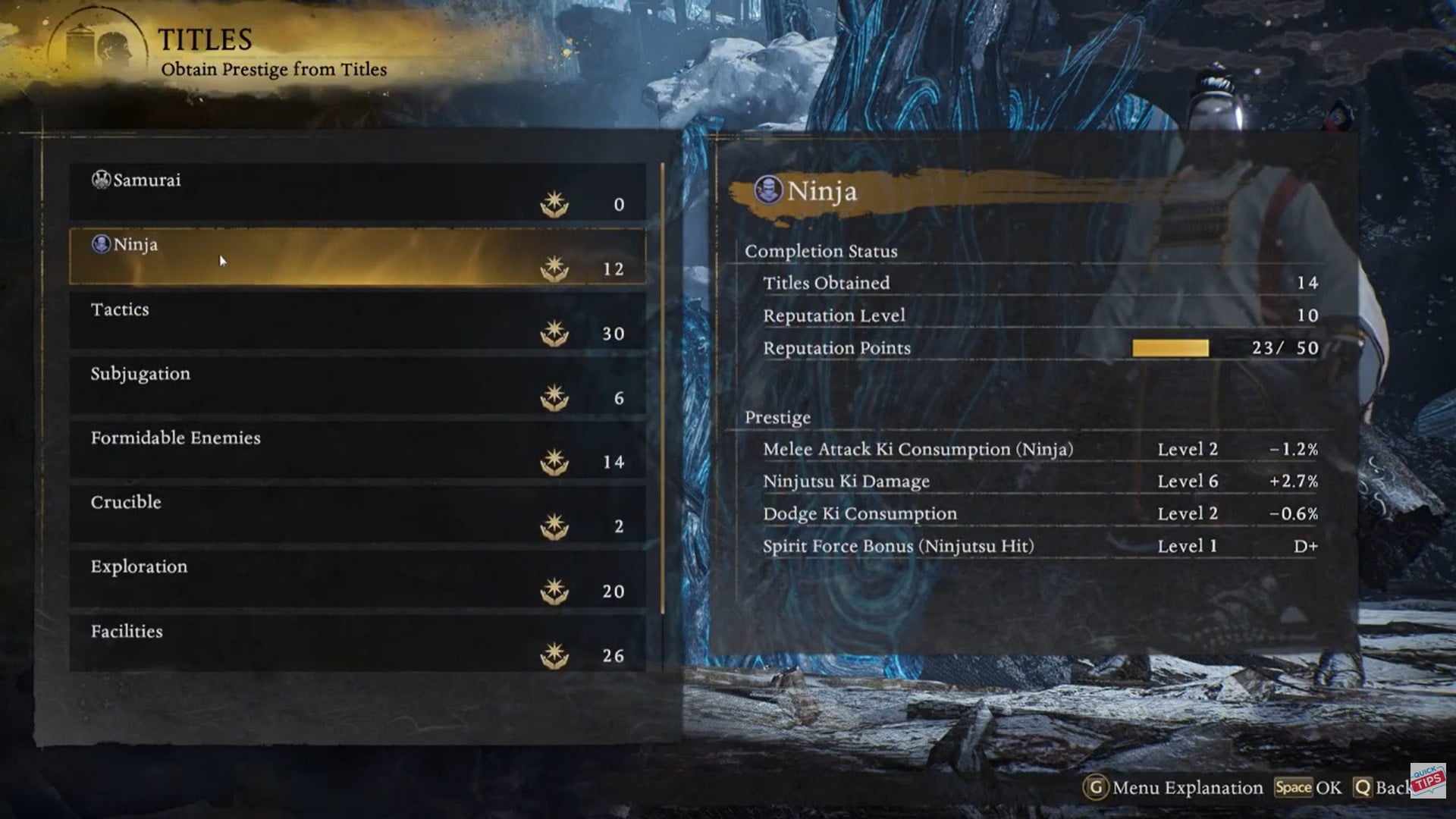Viewport: 1456px width, 819px height.
Task: Choose the Facilities category
Action: point(357,643)
